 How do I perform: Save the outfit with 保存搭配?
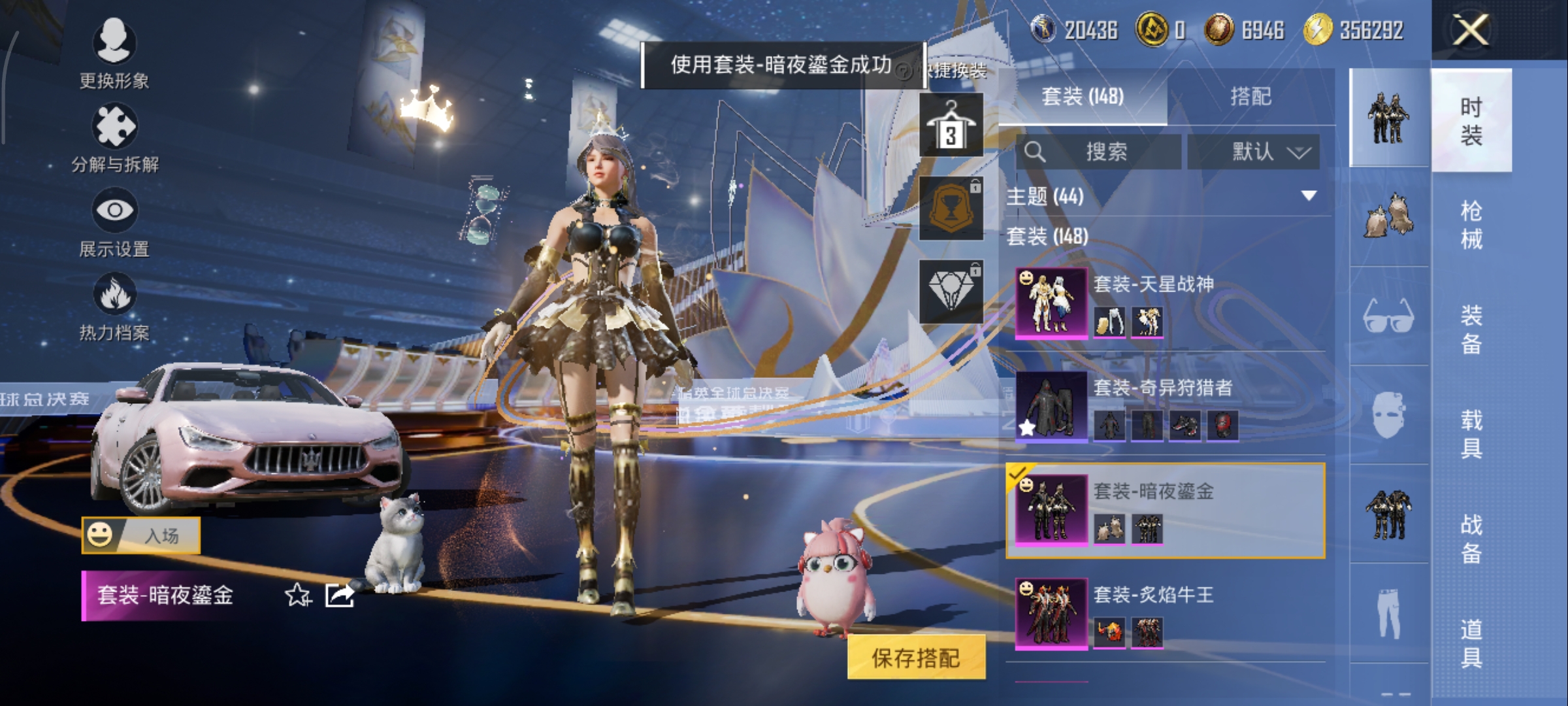916,658
